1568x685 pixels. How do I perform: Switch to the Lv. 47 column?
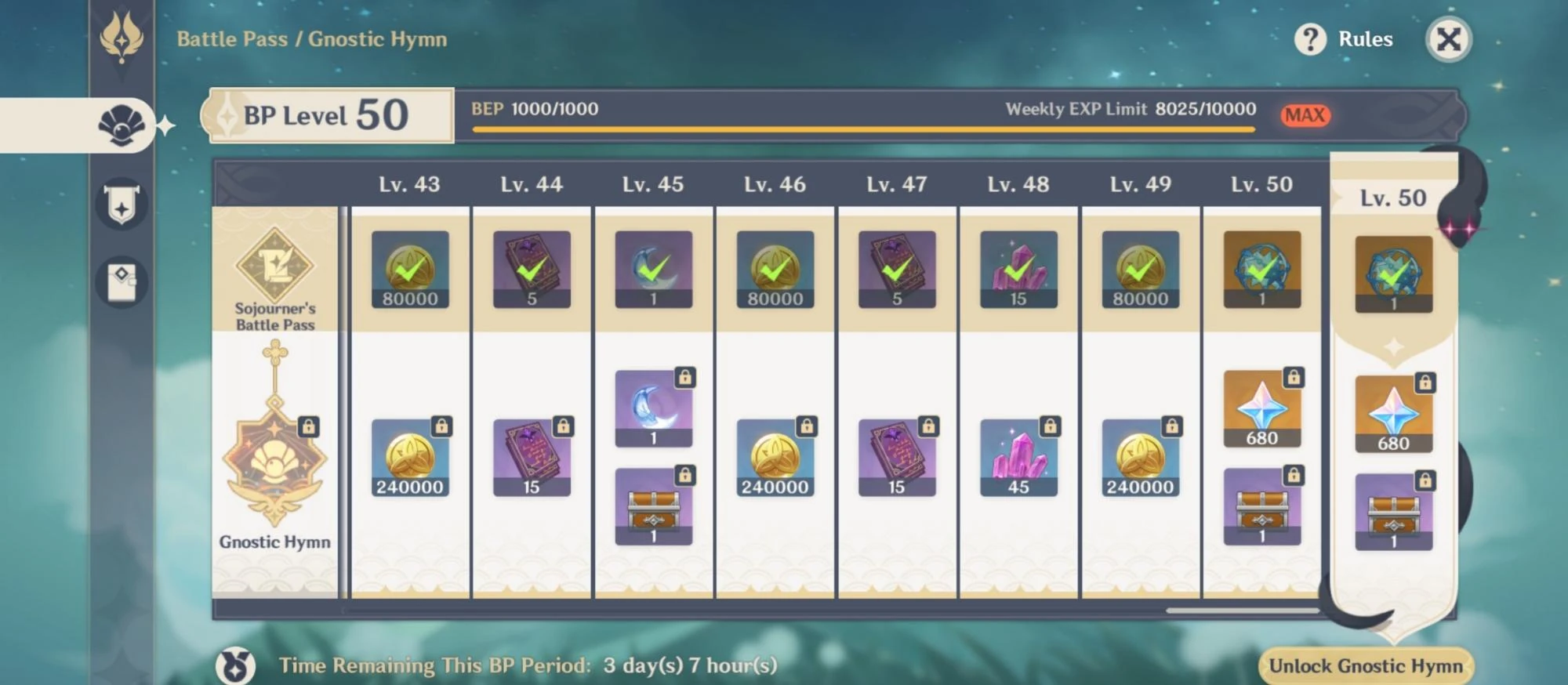pyautogui.click(x=896, y=184)
